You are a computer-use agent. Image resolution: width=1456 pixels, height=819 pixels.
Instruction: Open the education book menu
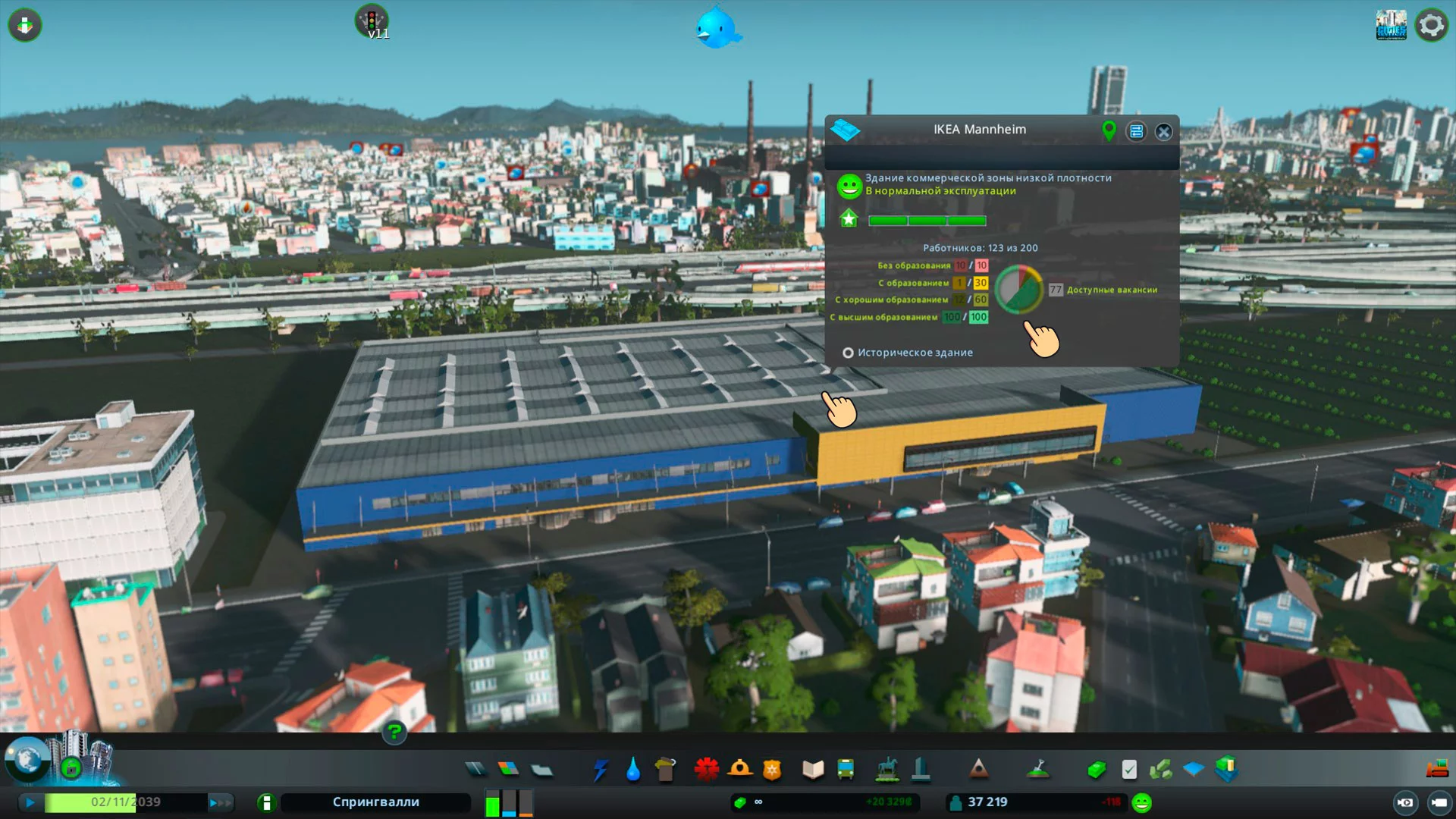click(813, 770)
